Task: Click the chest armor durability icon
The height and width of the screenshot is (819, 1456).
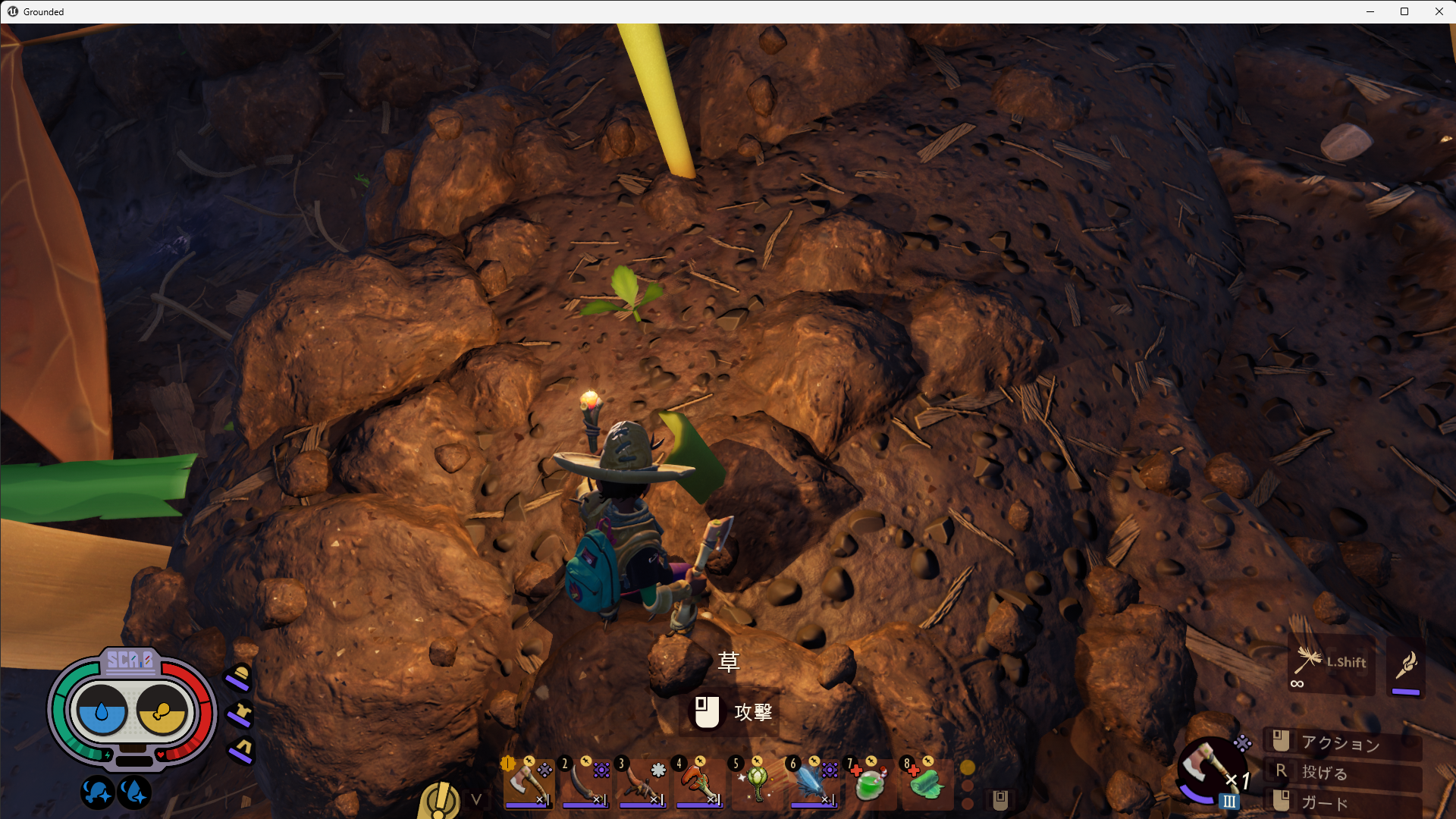Action: (241, 714)
